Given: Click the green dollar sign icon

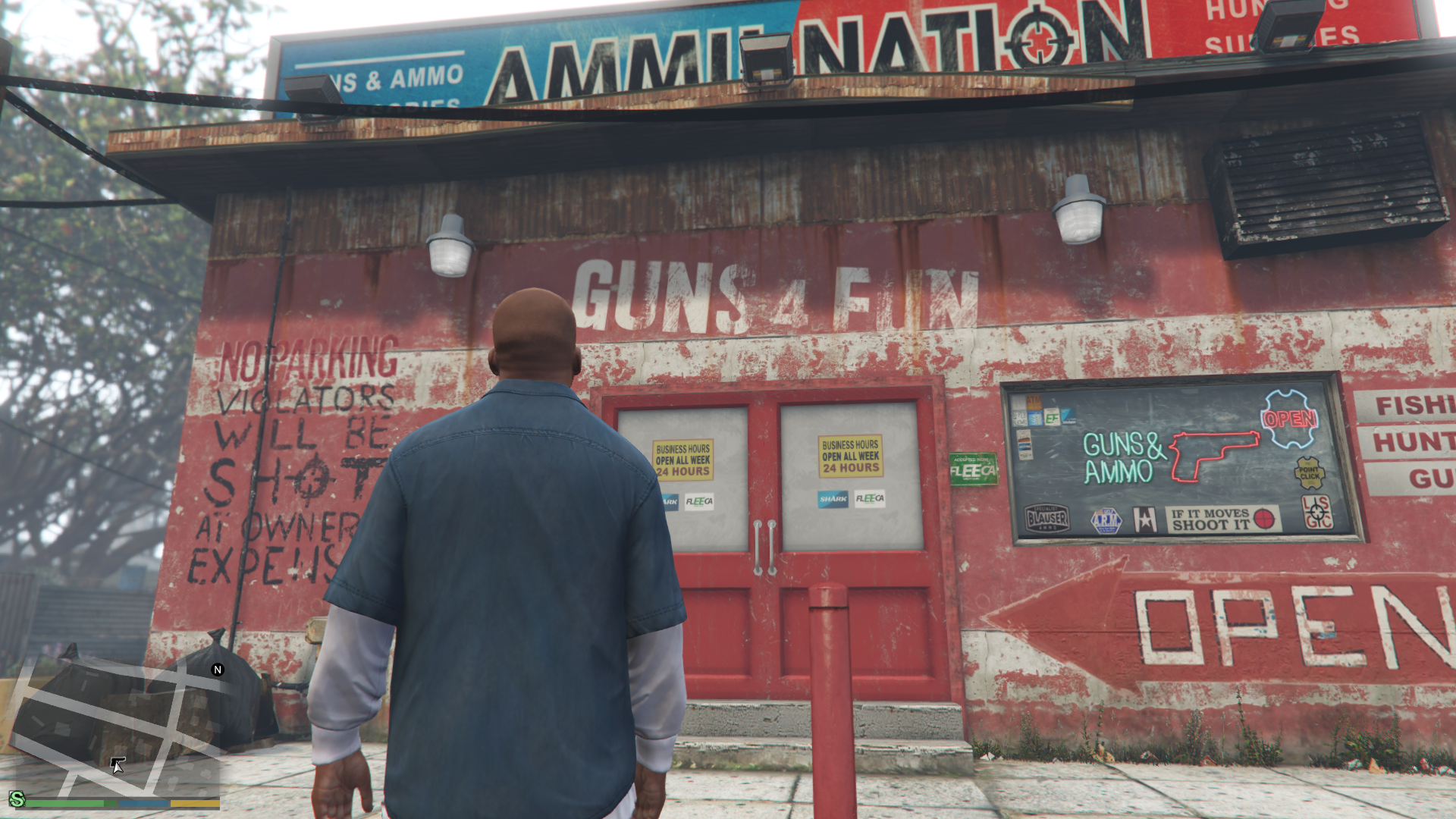Looking at the screenshot, I should (x=17, y=799).
